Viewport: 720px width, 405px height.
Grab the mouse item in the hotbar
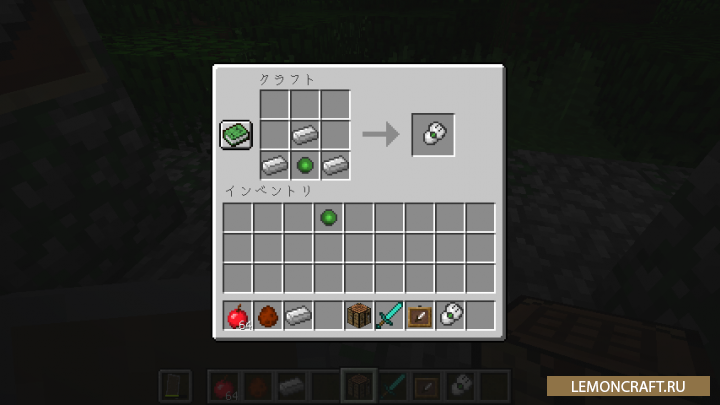click(x=449, y=316)
